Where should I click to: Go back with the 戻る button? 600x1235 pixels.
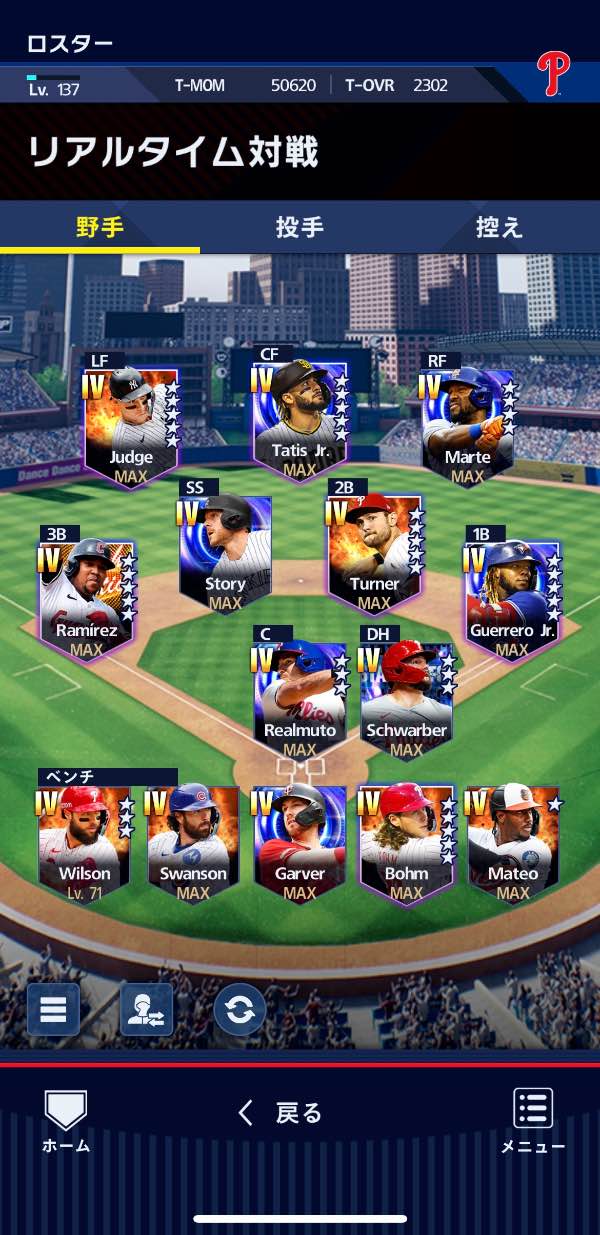coord(281,1113)
